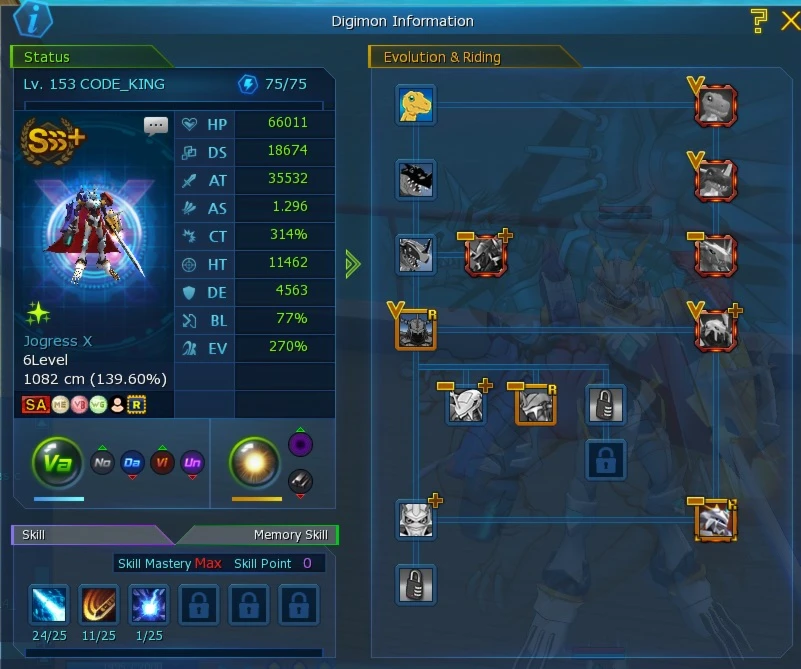Open the speech bubble on the portrait
The width and height of the screenshot is (801, 669).
(156, 126)
